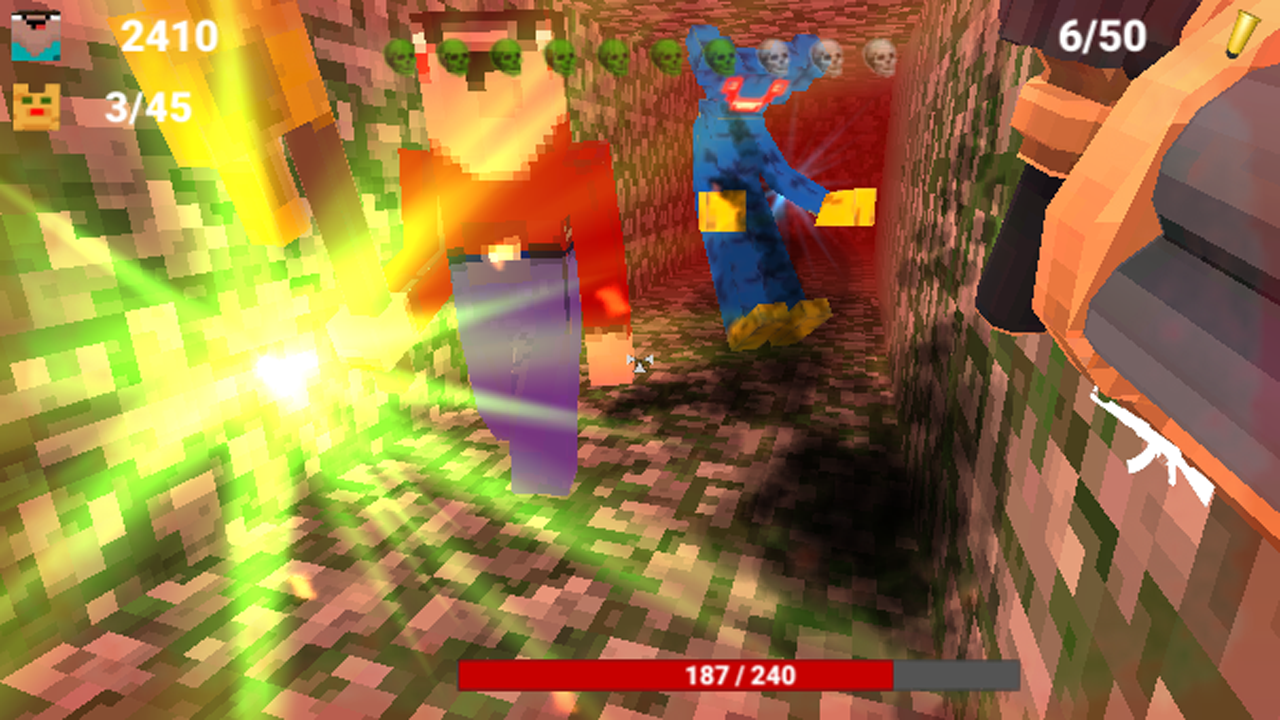The image size is (1280, 720).
Task: Click the third green skull icon
Action: coord(507,58)
